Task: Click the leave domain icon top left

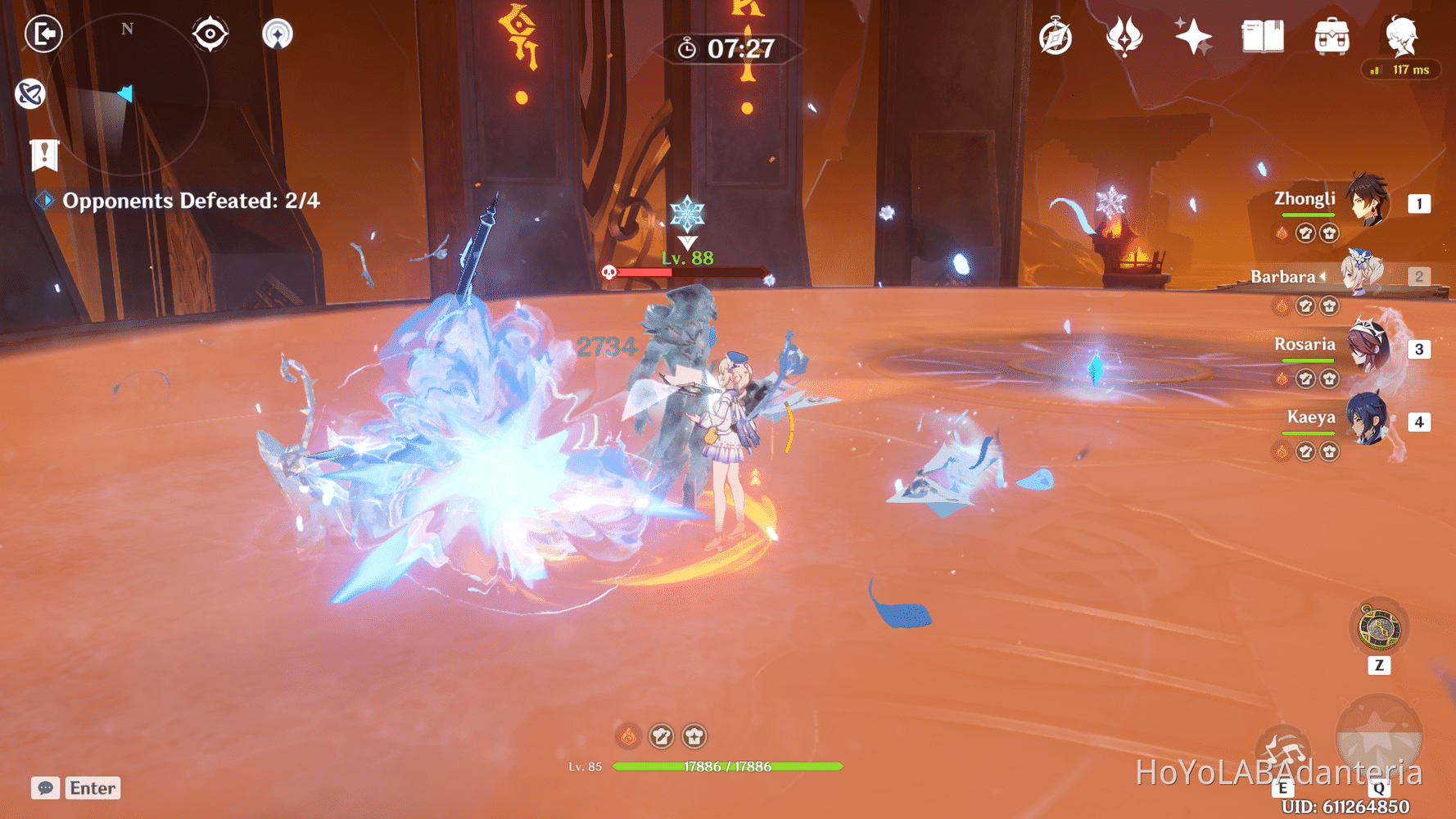Action: [43, 34]
